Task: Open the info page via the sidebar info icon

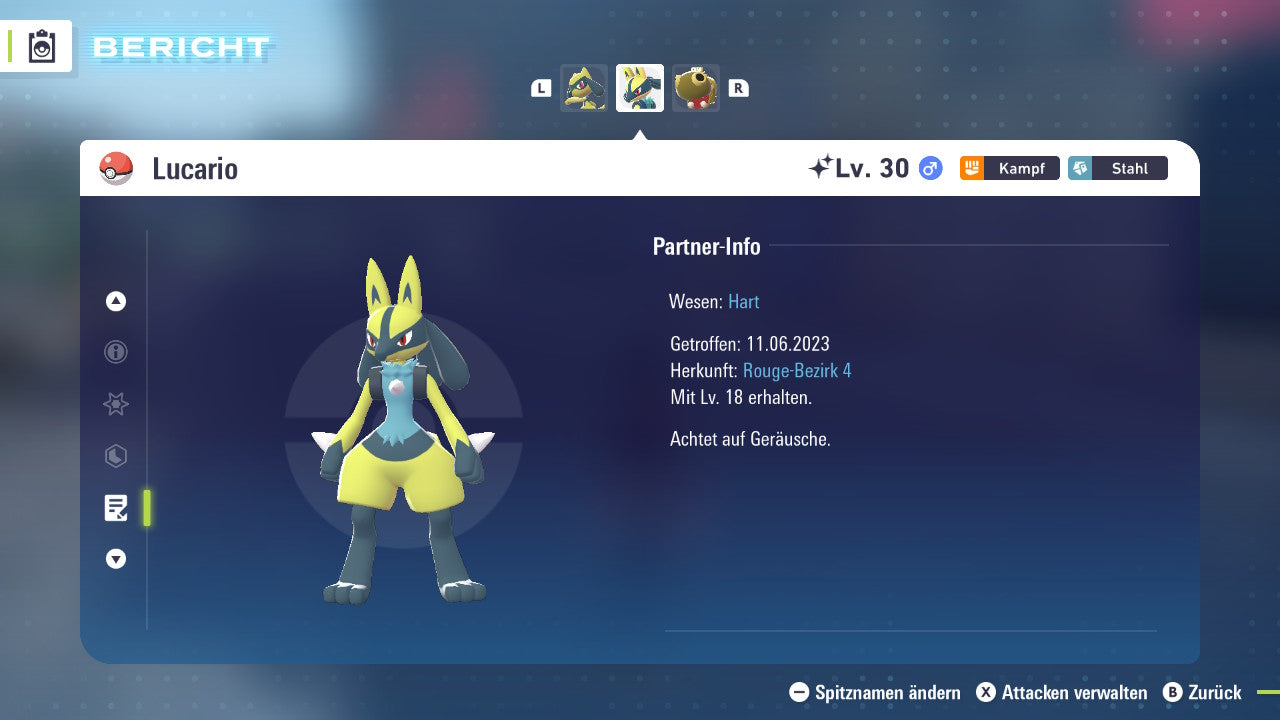Action: [115, 352]
